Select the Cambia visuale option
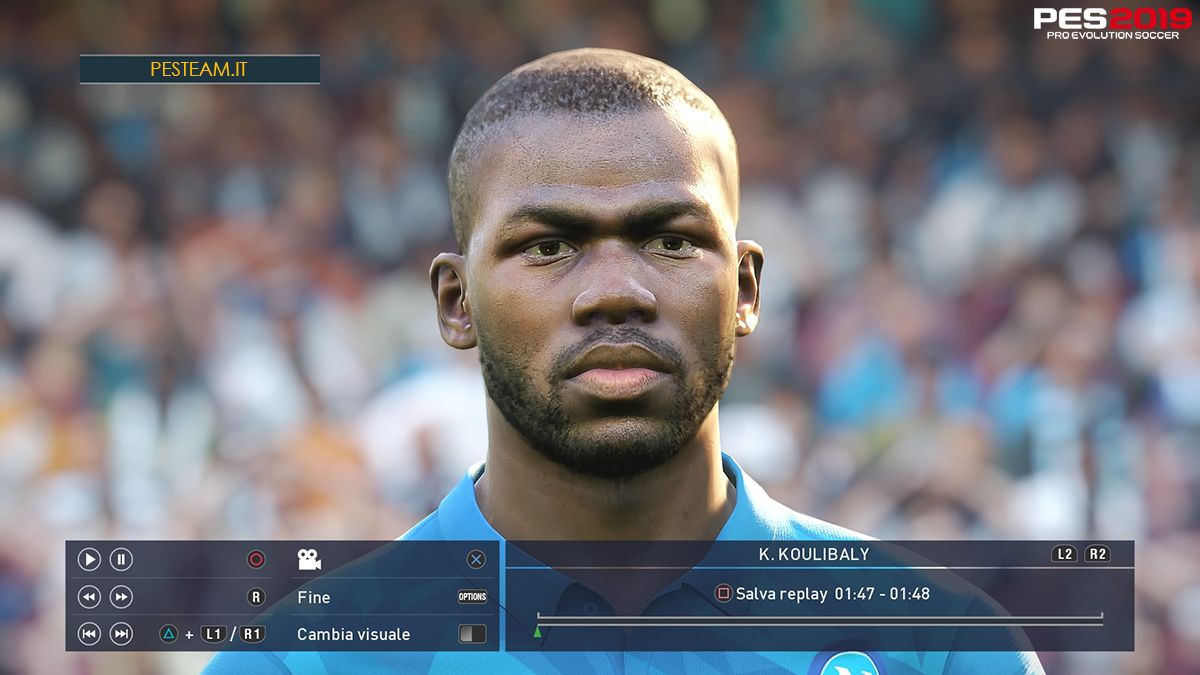The width and height of the screenshot is (1200, 675). click(353, 634)
